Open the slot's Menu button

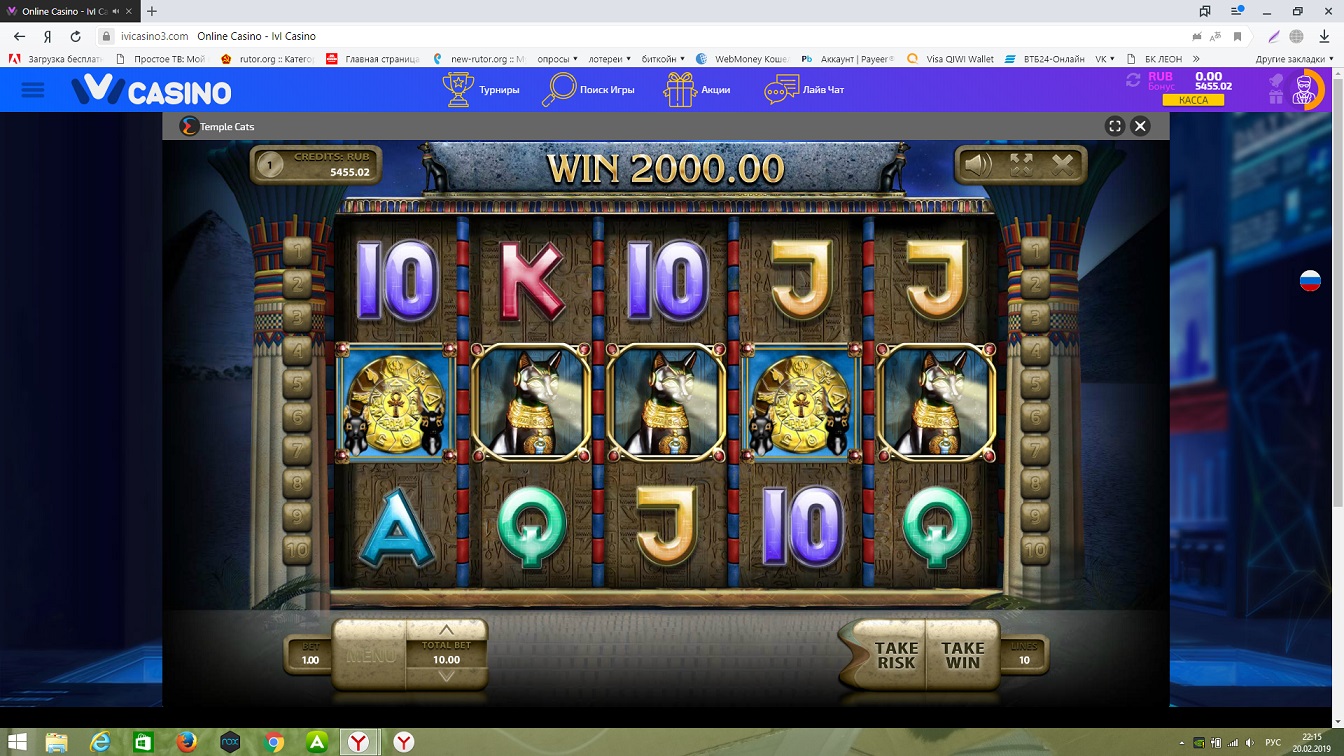tap(369, 657)
